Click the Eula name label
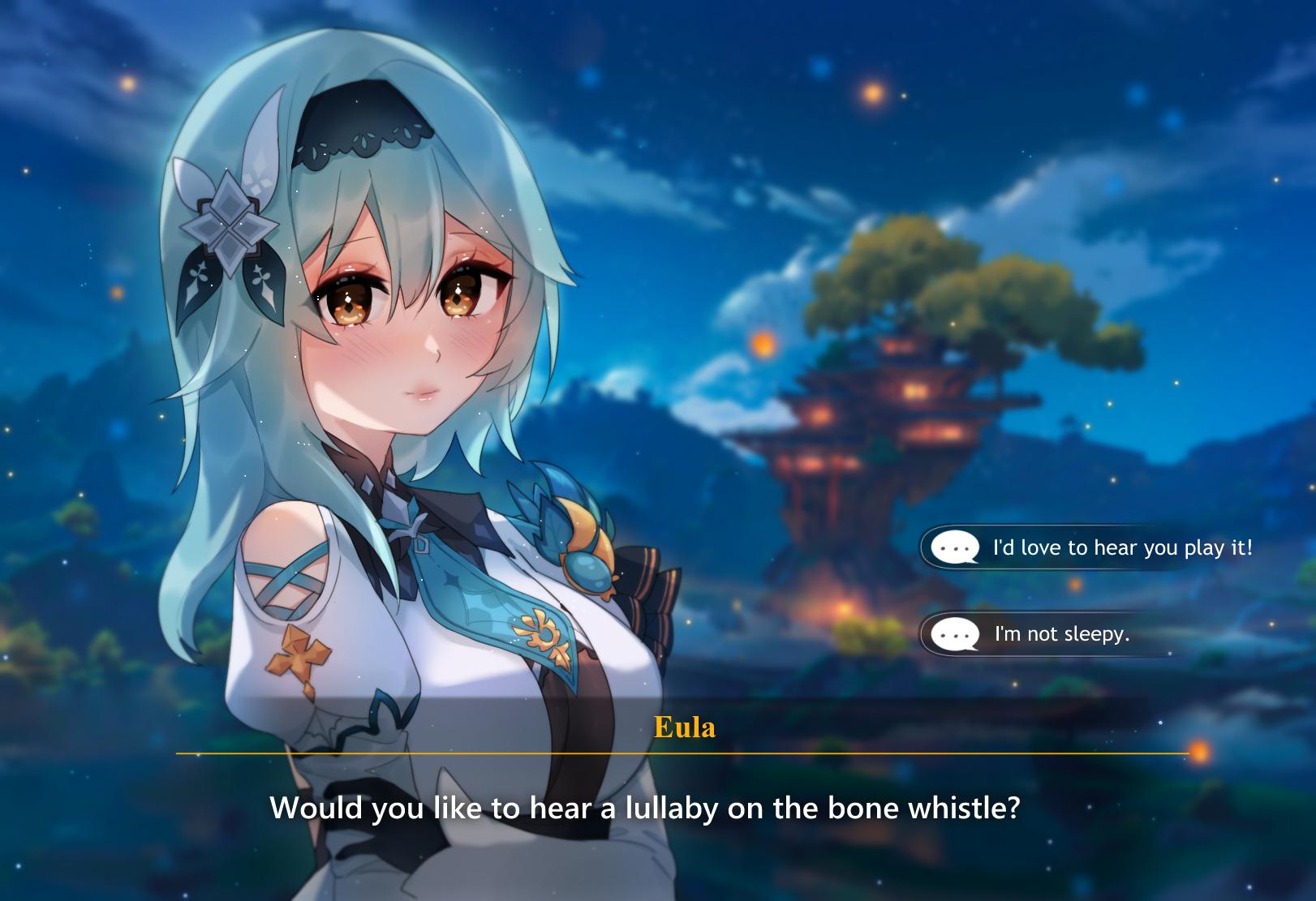The height and width of the screenshot is (901, 1316). 684,727
